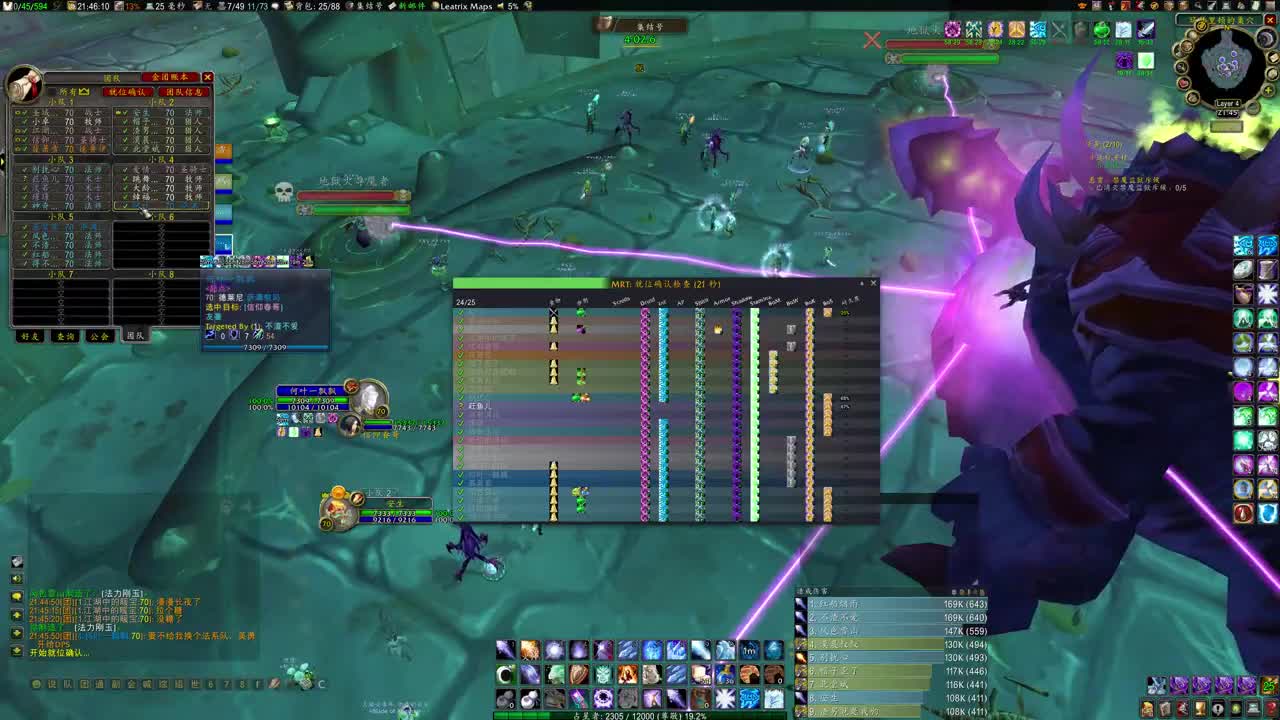
Task: Click the crown icon beside the 所有 label
Action: coord(84,90)
